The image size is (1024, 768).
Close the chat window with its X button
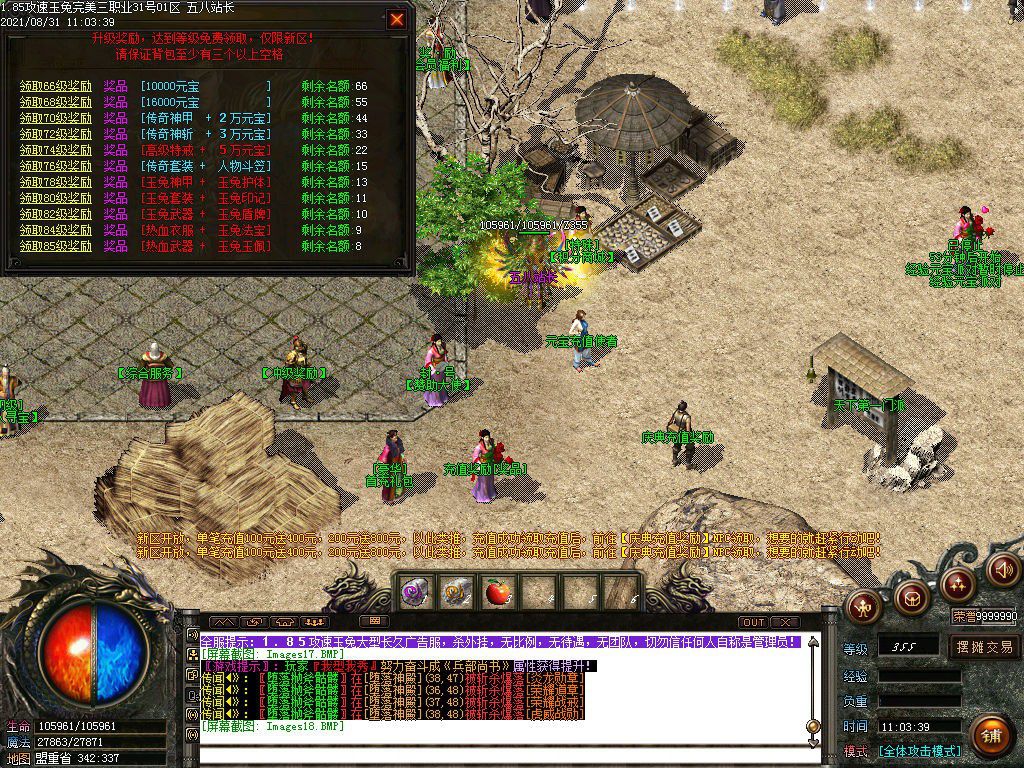tap(785, 622)
